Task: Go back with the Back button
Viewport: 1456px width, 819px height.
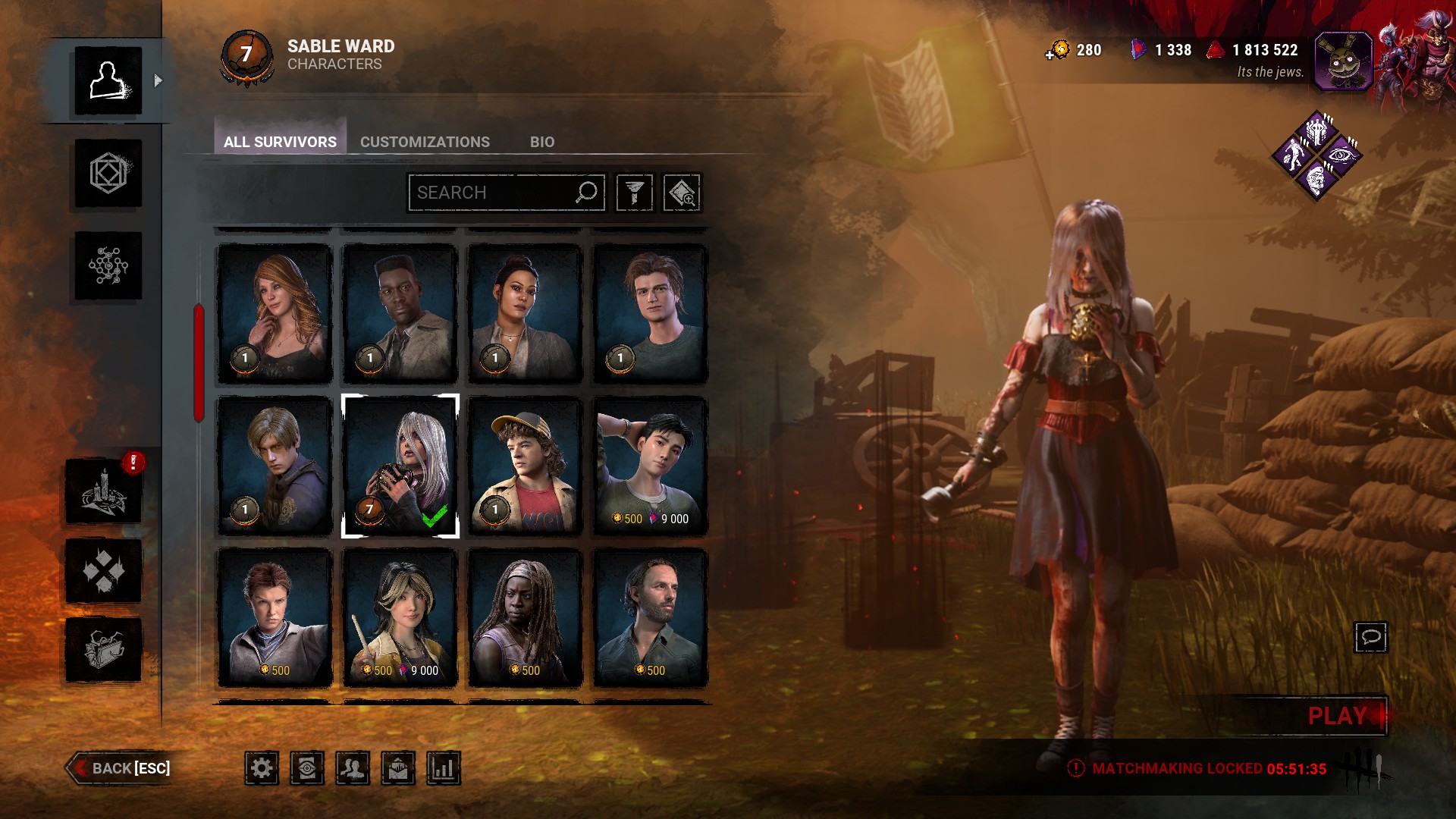Action: (120, 768)
